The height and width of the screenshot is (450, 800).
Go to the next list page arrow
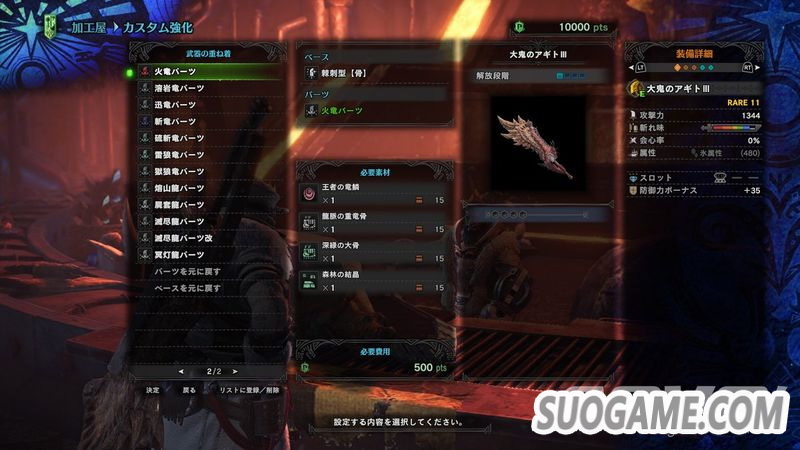click(236, 371)
